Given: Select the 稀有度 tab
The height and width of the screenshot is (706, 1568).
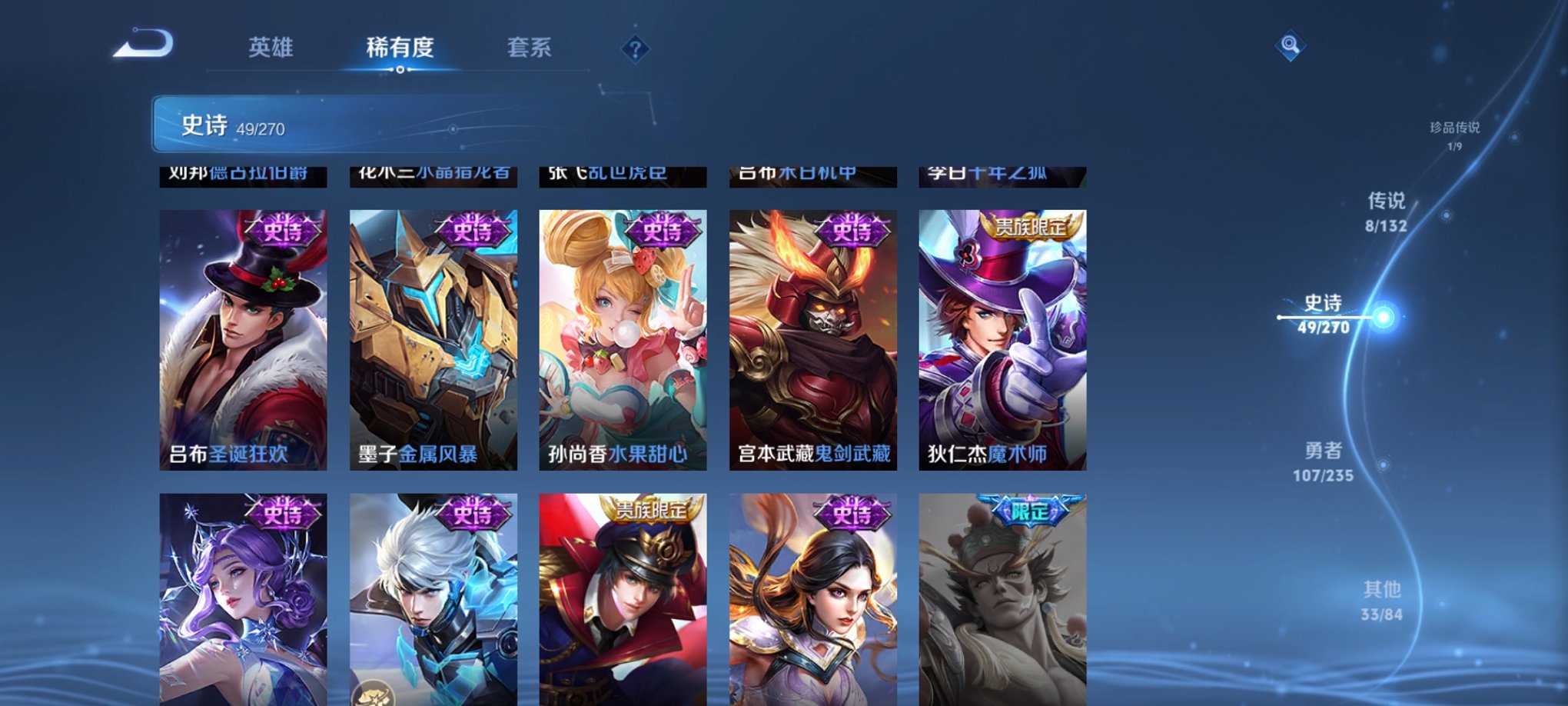Looking at the screenshot, I should pyautogui.click(x=400, y=48).
